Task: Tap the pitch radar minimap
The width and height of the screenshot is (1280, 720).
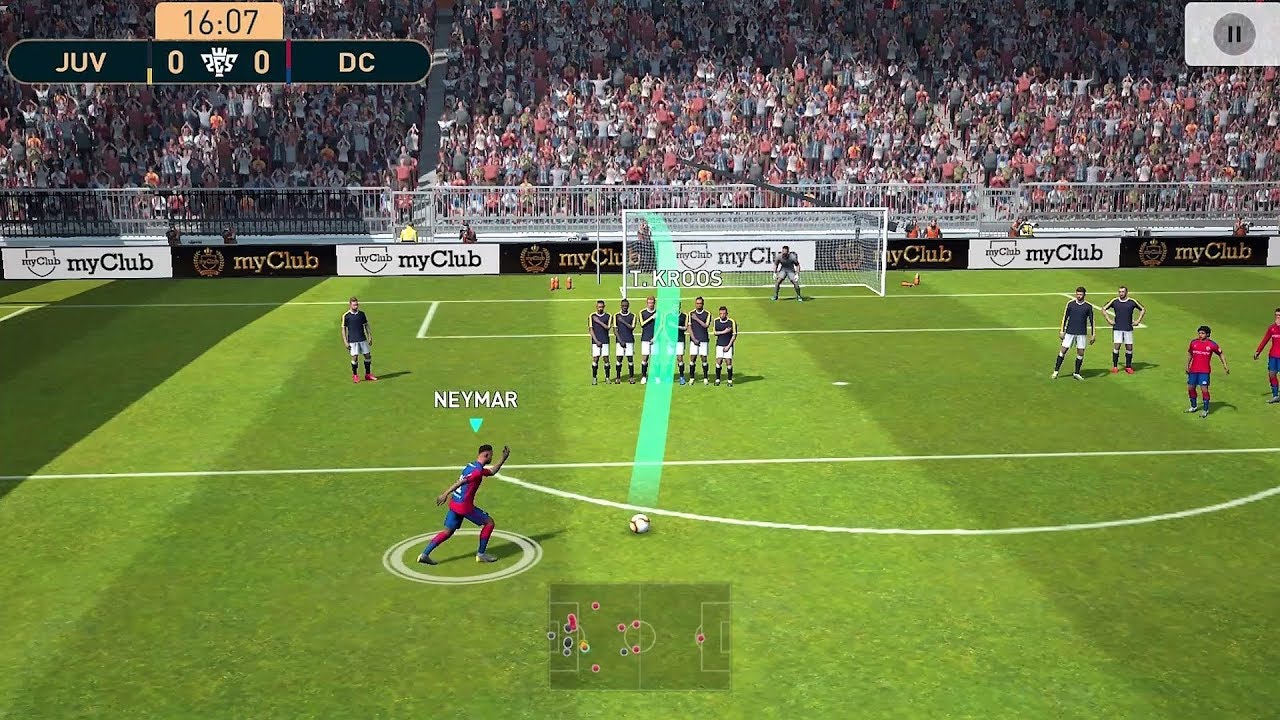Action: (x=639, y=636)
